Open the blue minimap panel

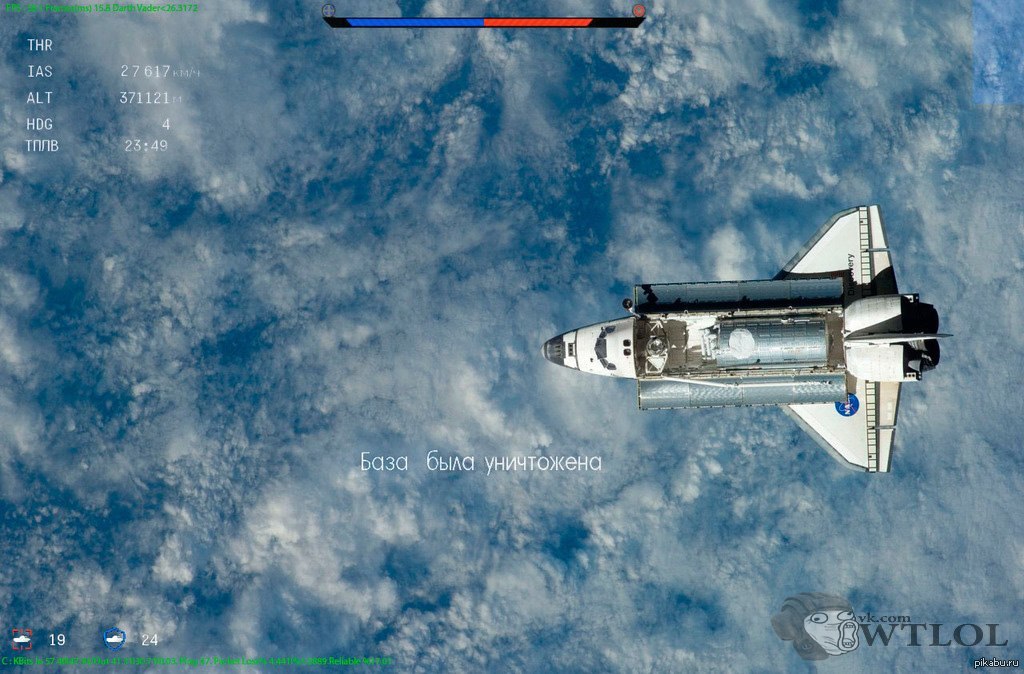998,52
